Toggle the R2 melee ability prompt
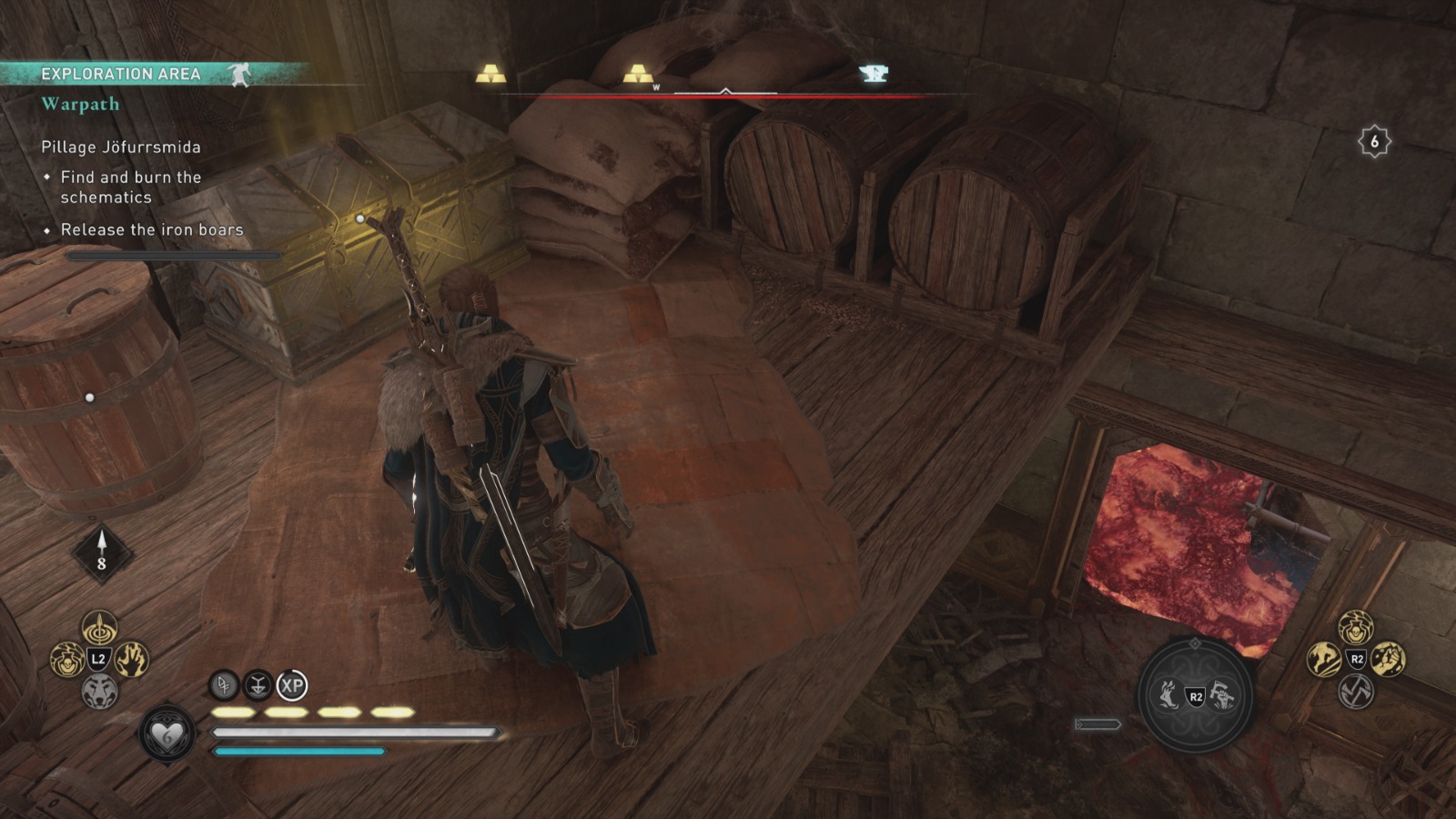Viewport: 1456px width, 819px height. pos(1194,695)
